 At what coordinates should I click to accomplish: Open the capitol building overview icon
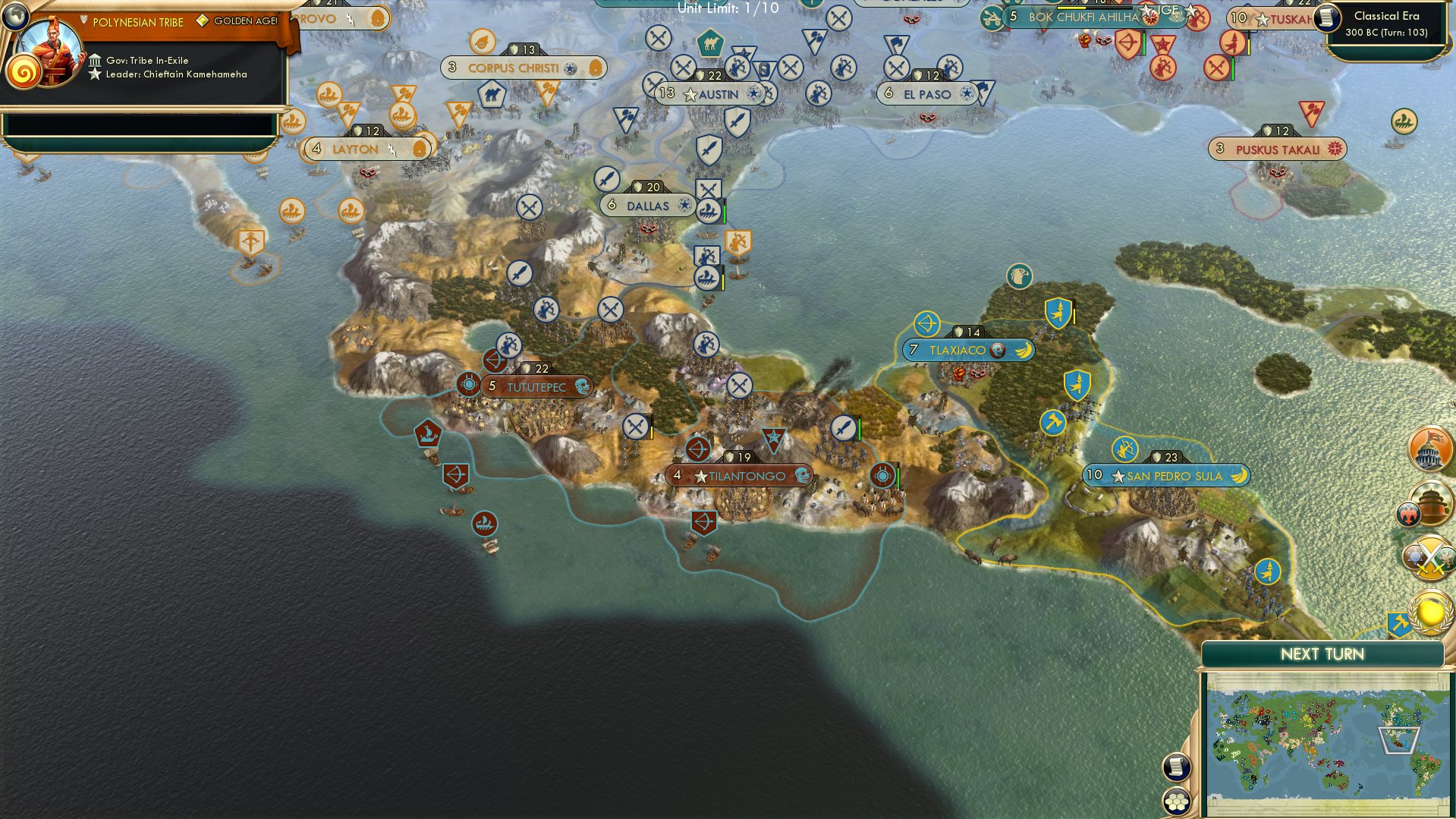pos(1429,448)
